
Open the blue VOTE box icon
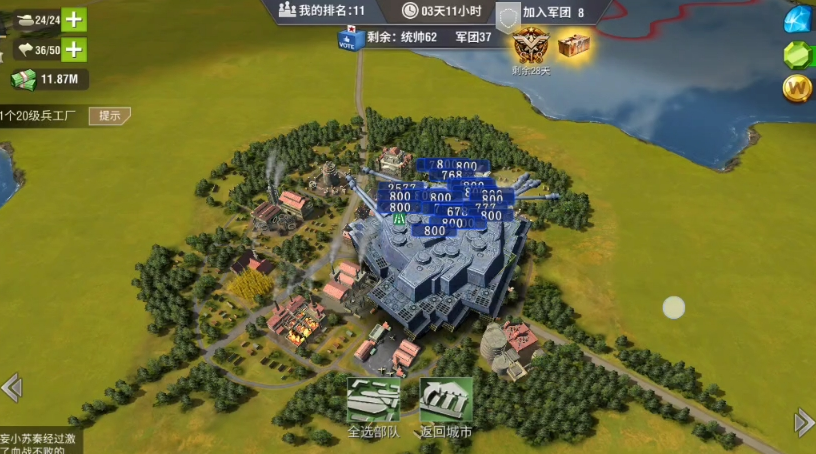pyautogui.click(x=348, y=39)
